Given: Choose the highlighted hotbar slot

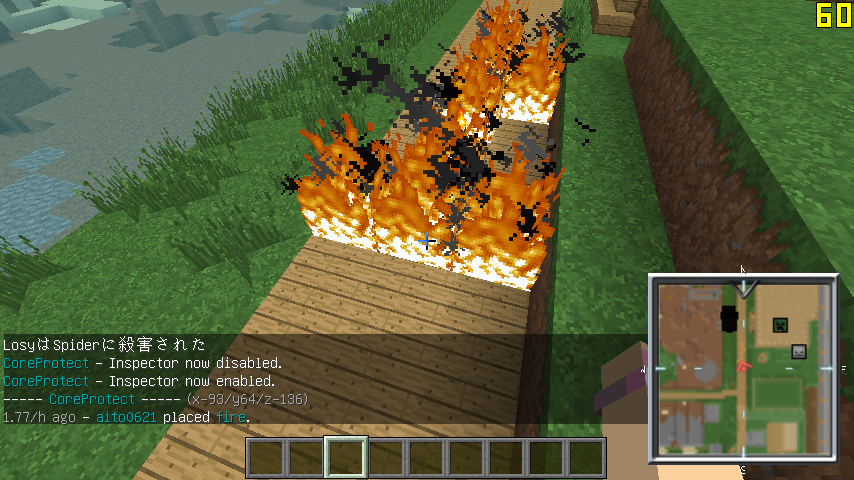Looking at the screenshot, I should (347, 458).
